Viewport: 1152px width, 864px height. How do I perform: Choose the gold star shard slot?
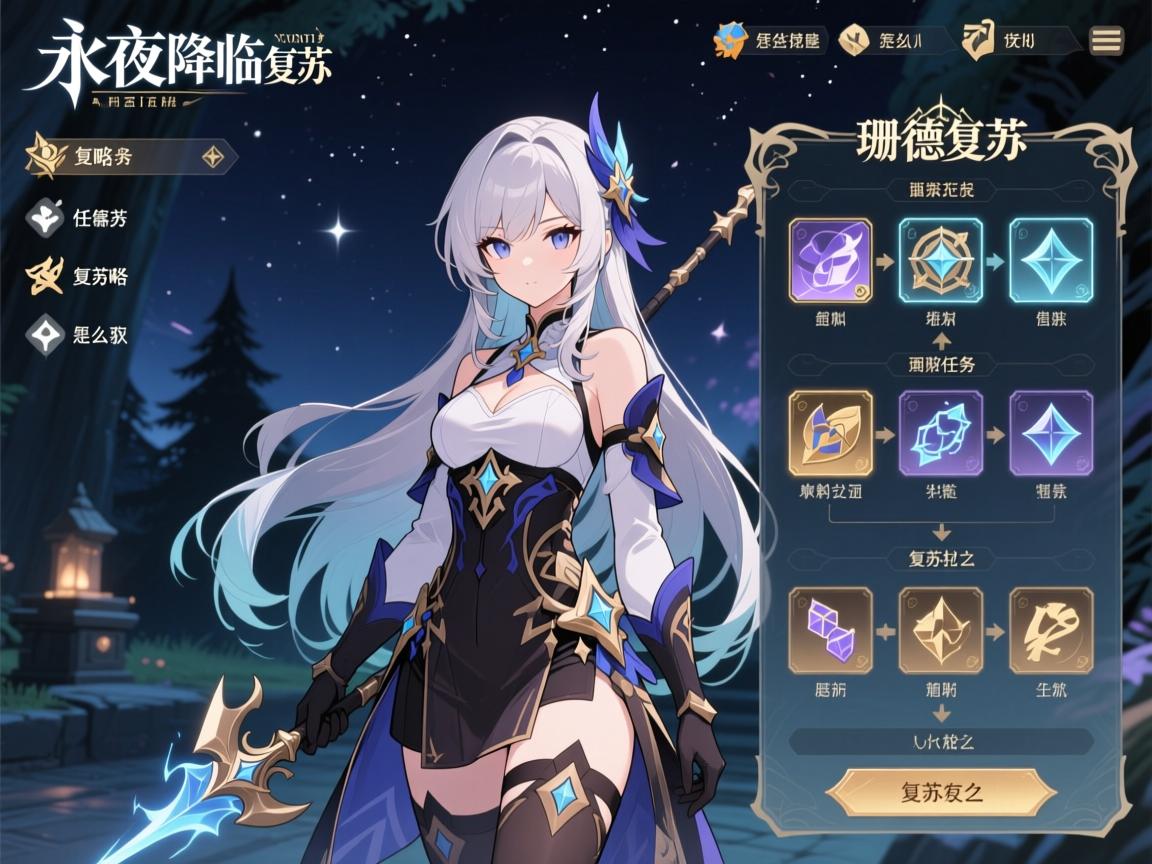tap(941, 630)
